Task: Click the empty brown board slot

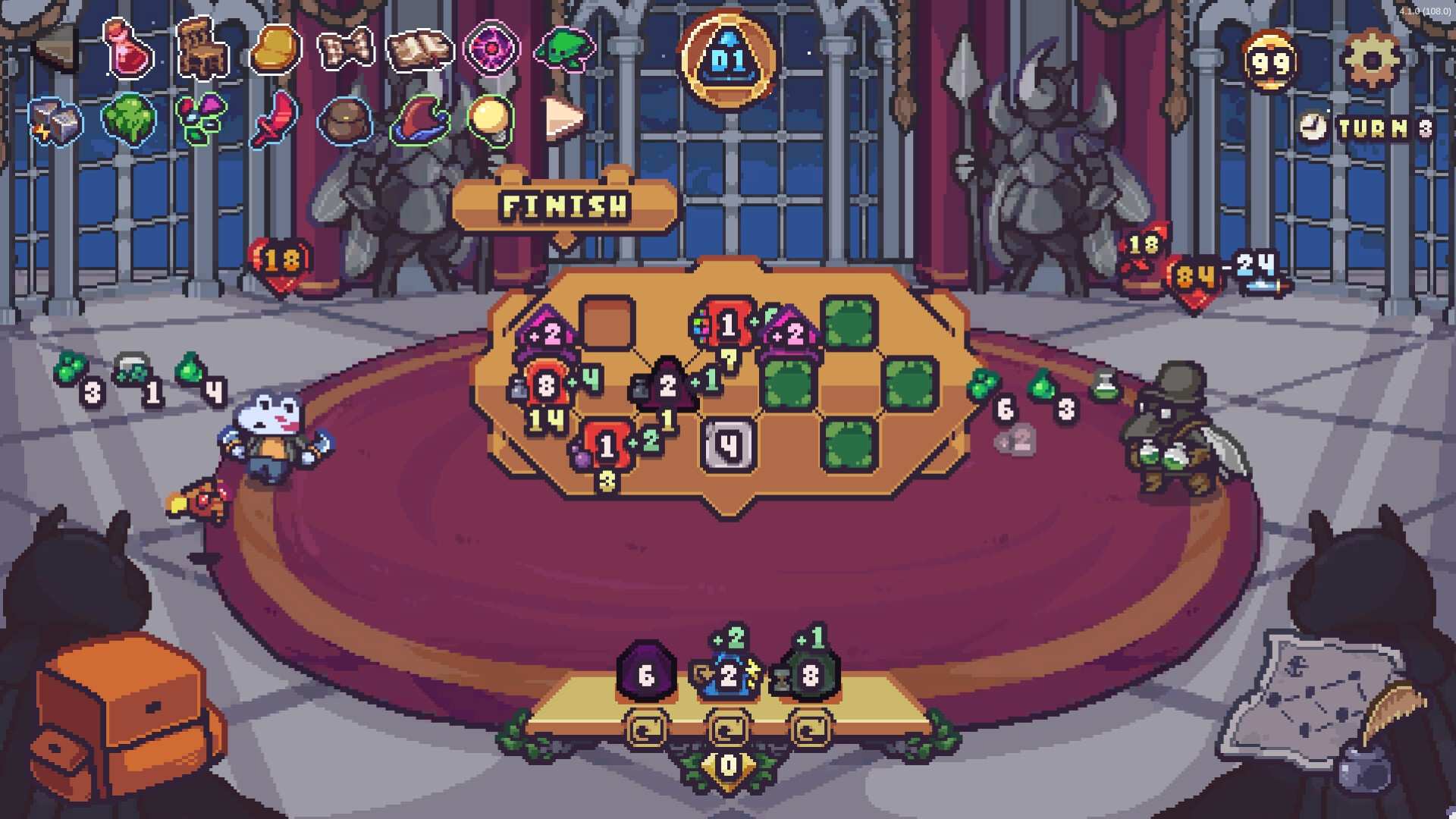Action: point(607,323)
